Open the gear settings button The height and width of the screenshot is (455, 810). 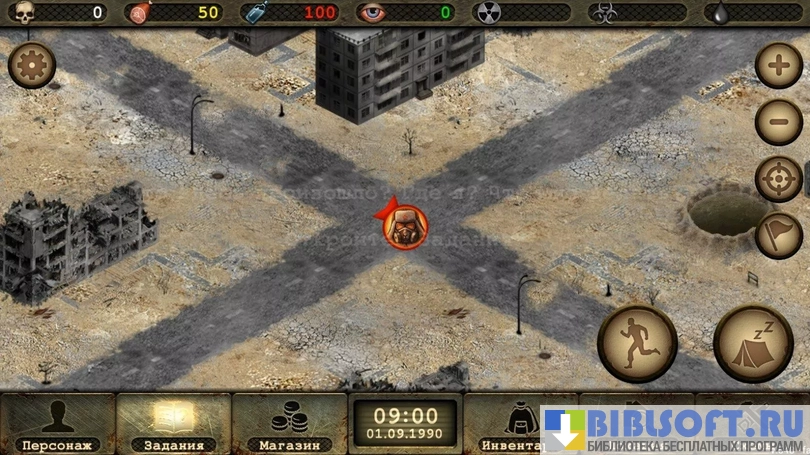31,66
